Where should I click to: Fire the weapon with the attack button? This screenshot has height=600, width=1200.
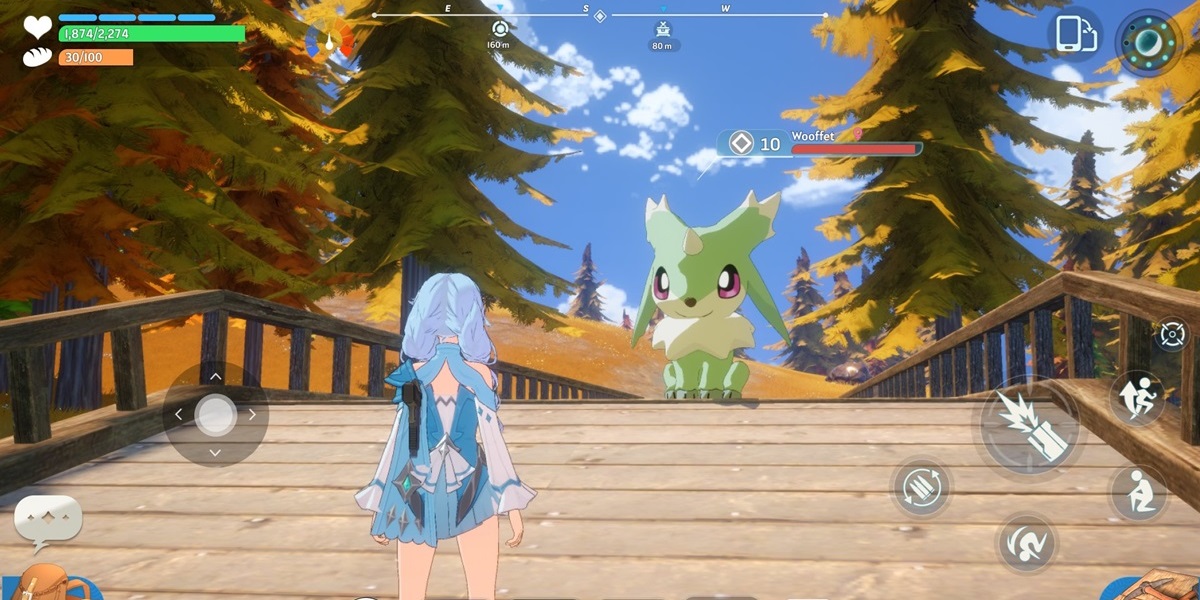(1029, 428)
